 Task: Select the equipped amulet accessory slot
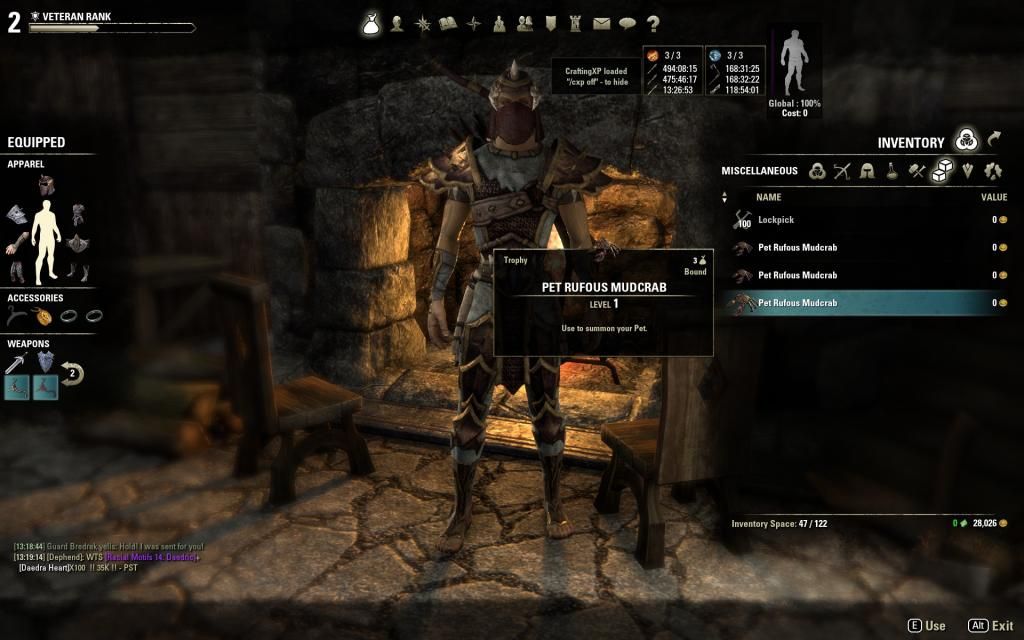(x=45, y=316)
